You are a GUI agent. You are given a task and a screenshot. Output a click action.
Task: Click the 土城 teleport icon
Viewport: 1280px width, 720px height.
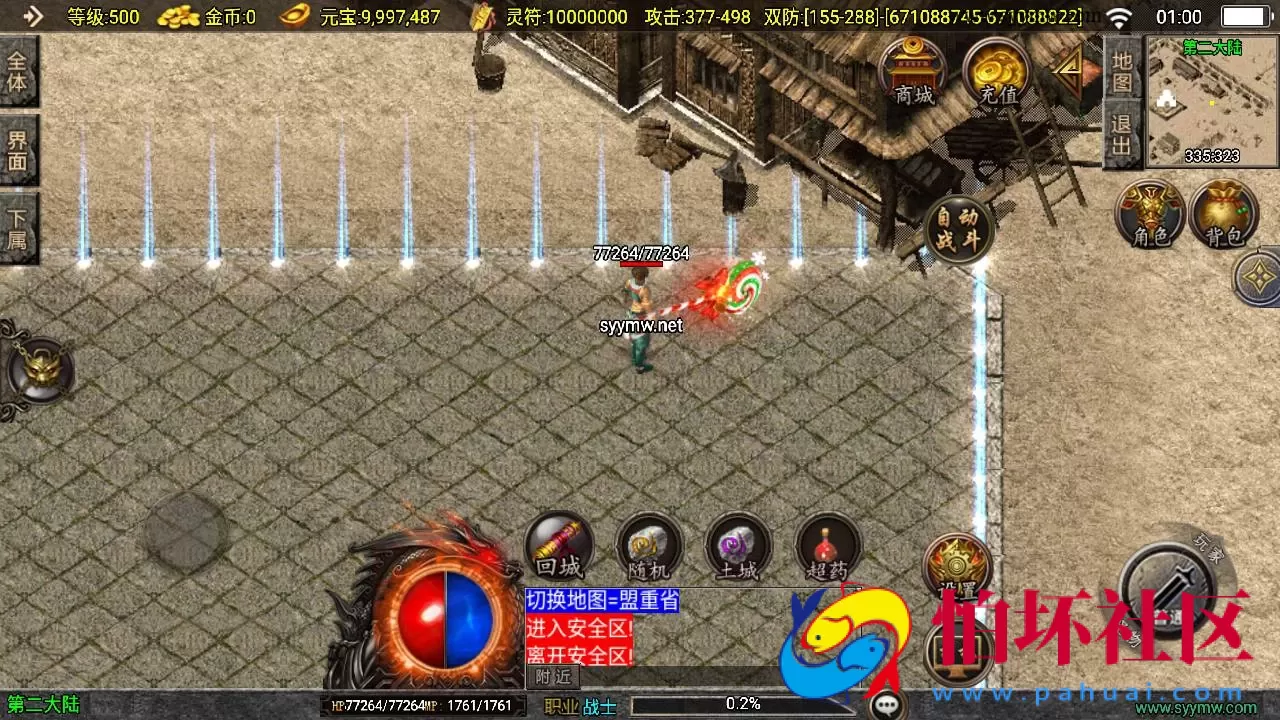point(738,547)
